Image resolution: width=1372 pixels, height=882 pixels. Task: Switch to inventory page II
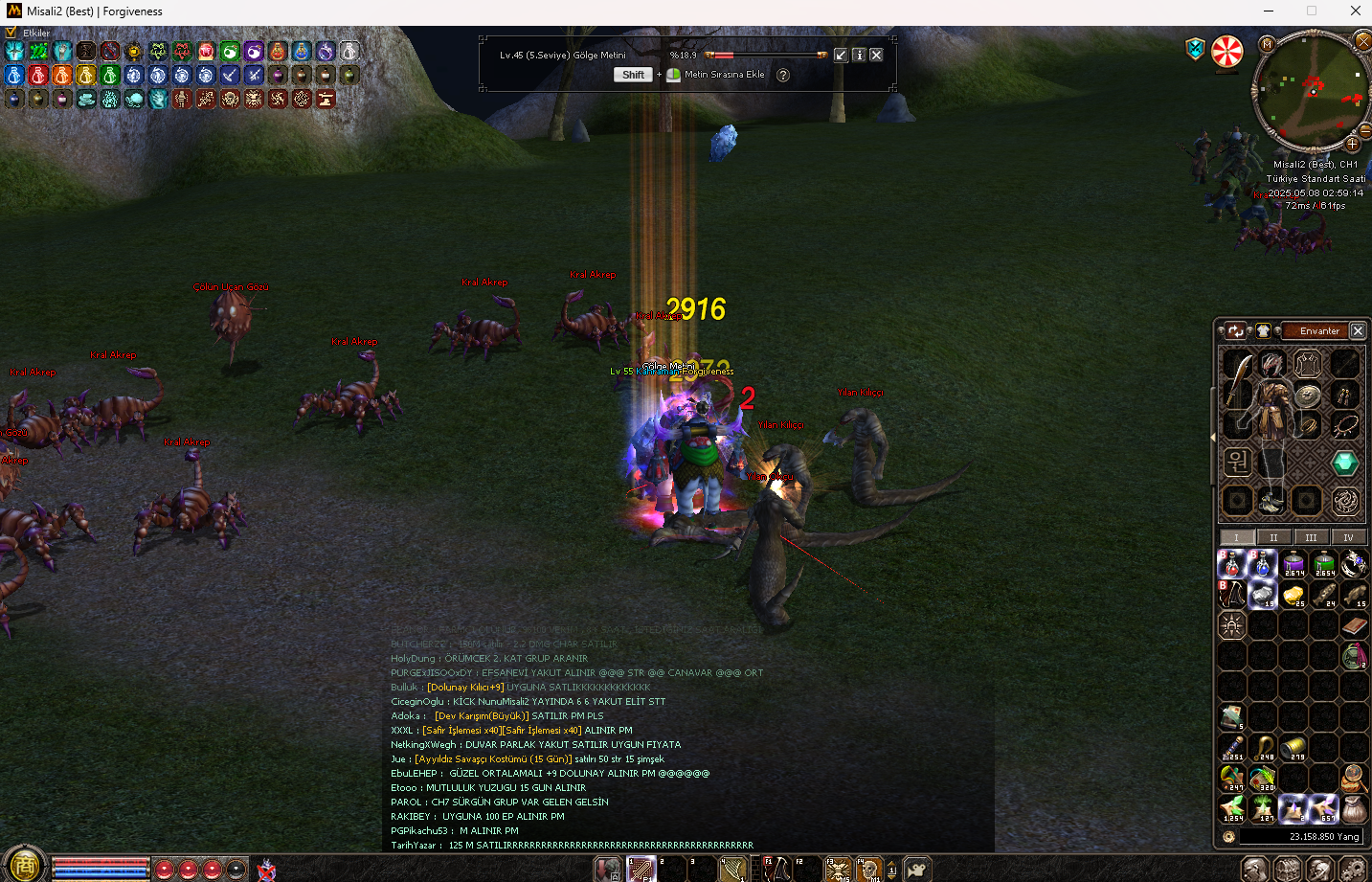coord(1273,537)
